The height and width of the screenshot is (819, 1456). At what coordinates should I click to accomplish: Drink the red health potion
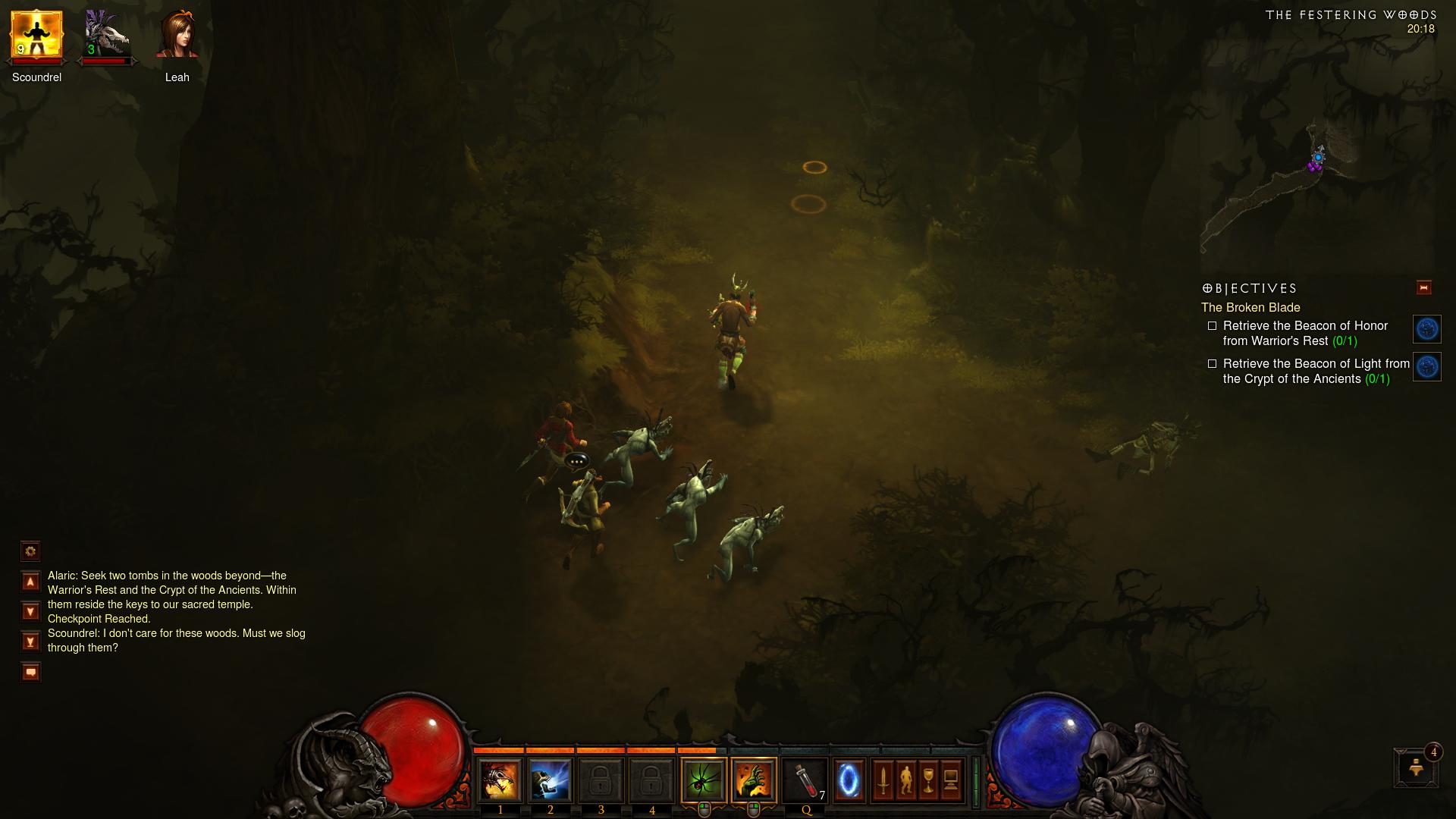click(805, 780)
